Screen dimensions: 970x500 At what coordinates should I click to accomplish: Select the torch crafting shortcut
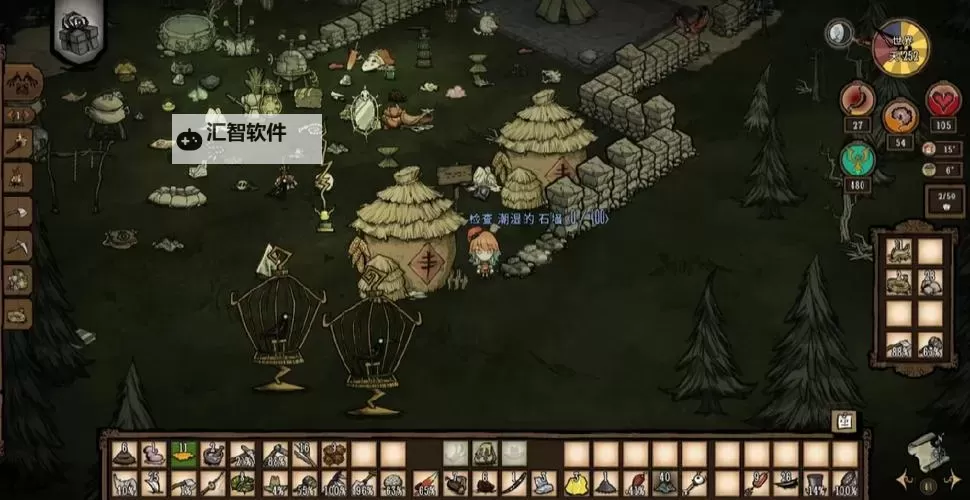coord(18,145)
